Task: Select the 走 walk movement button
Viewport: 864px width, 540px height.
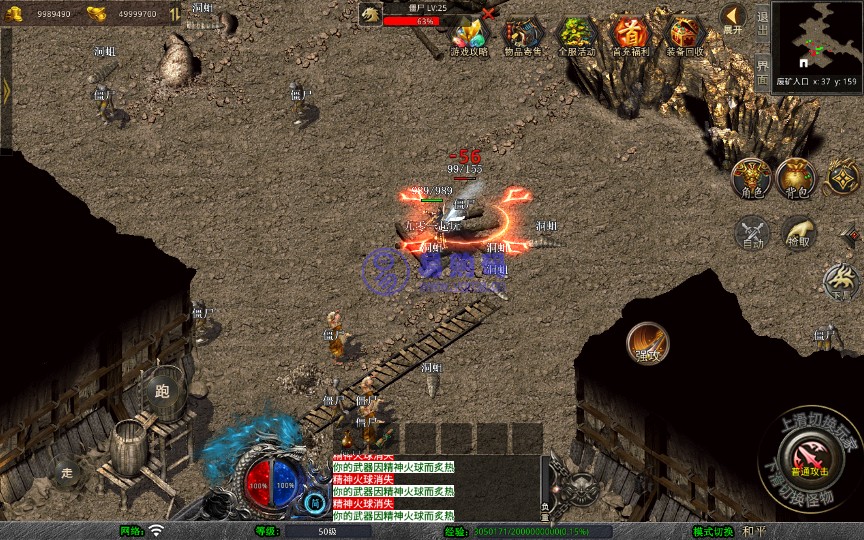Action: click(67, 472)
